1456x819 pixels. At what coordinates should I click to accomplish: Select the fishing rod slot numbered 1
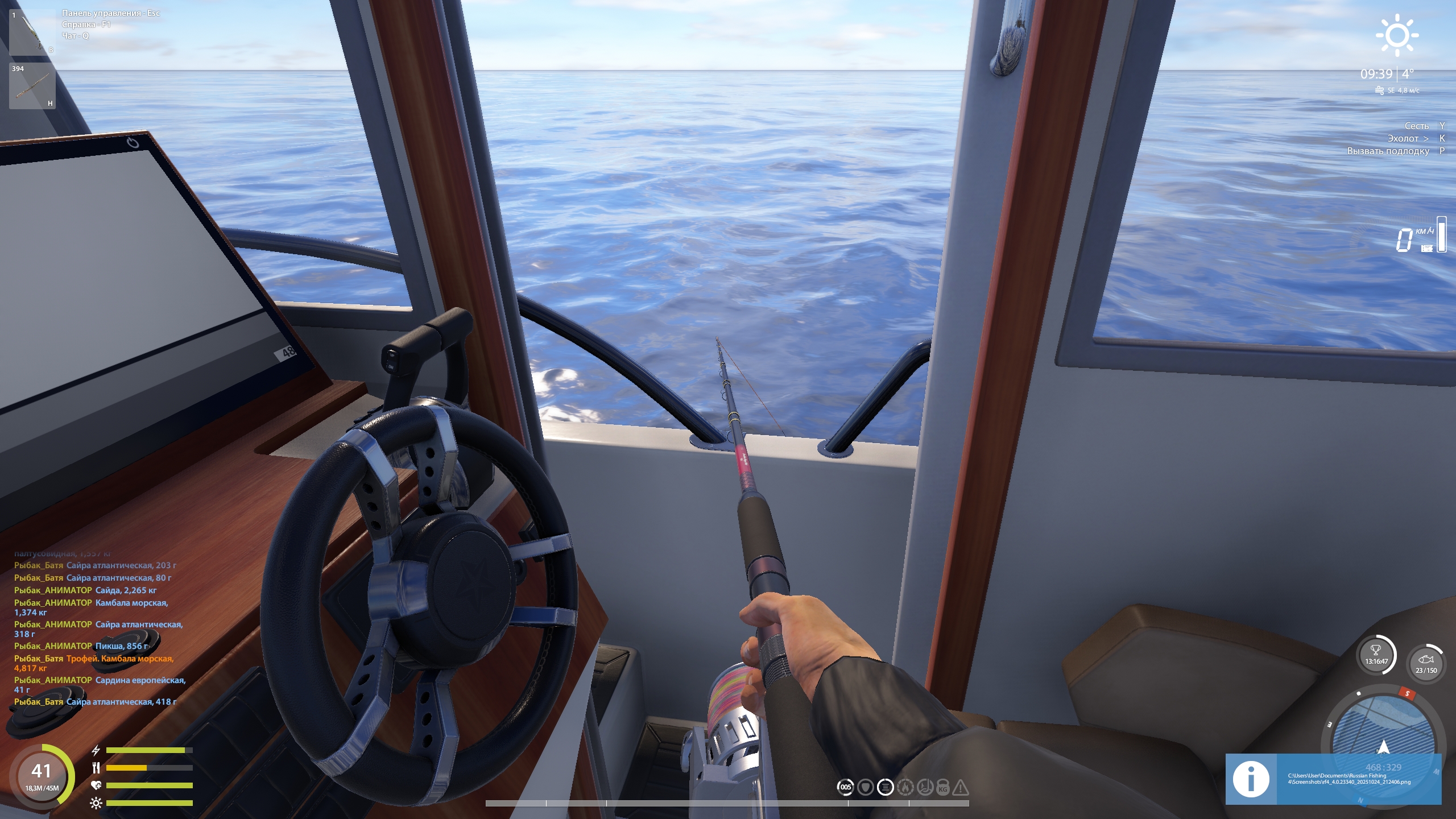coord(32,32)
